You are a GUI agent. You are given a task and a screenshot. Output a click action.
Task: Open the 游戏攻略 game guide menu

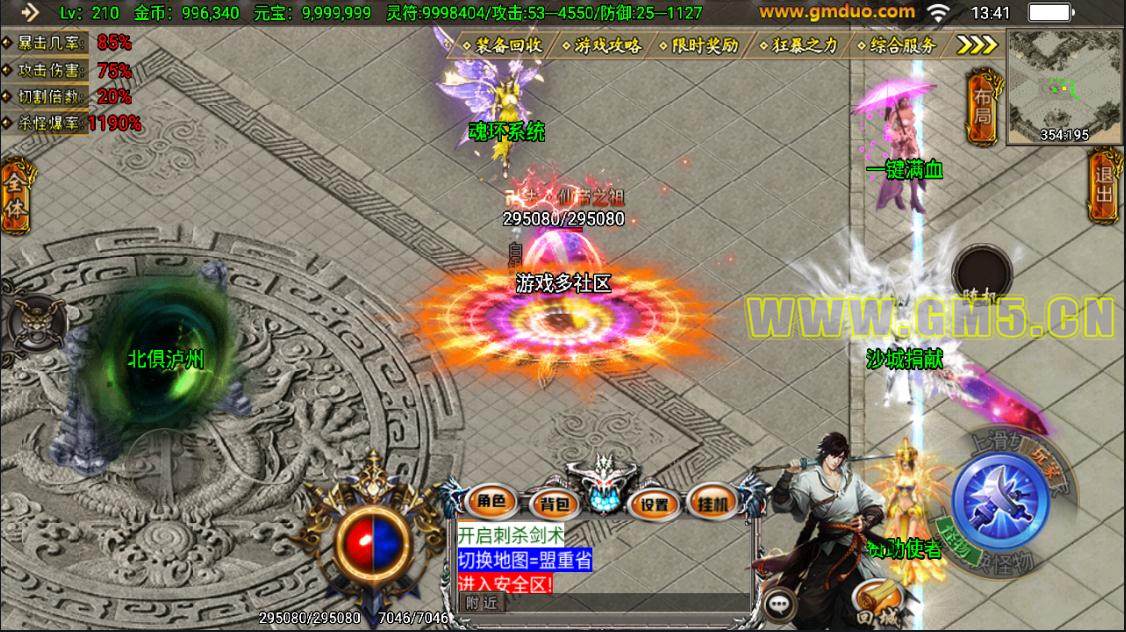coord(607,46)
